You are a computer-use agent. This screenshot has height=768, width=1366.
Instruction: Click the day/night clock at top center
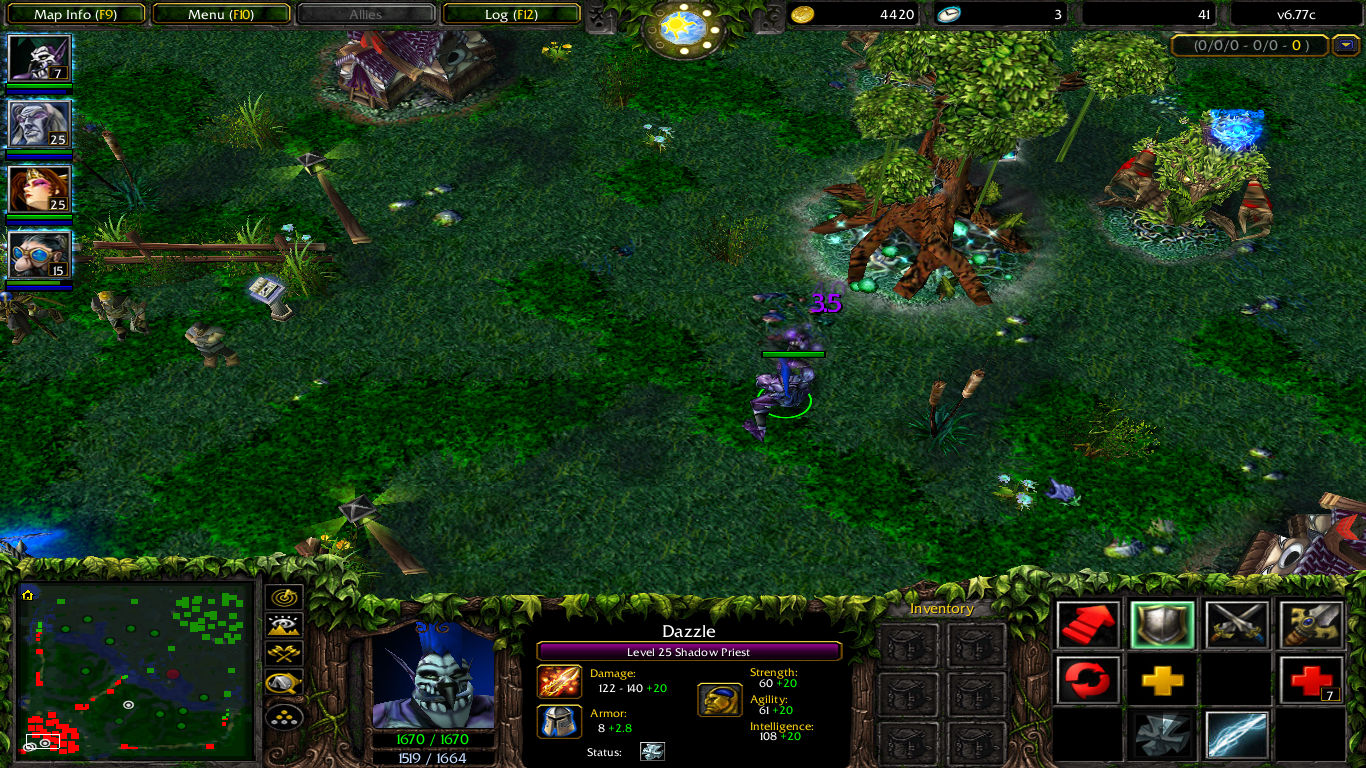click(x=683, y=25)
